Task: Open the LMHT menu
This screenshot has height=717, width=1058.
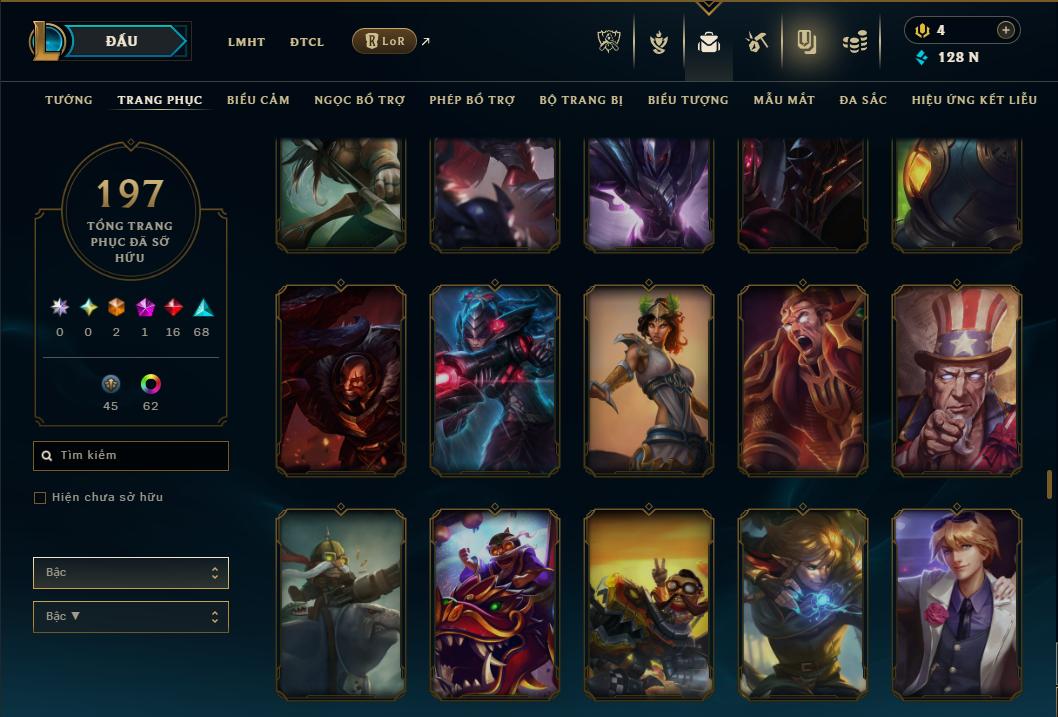Action: click(246, 42)
